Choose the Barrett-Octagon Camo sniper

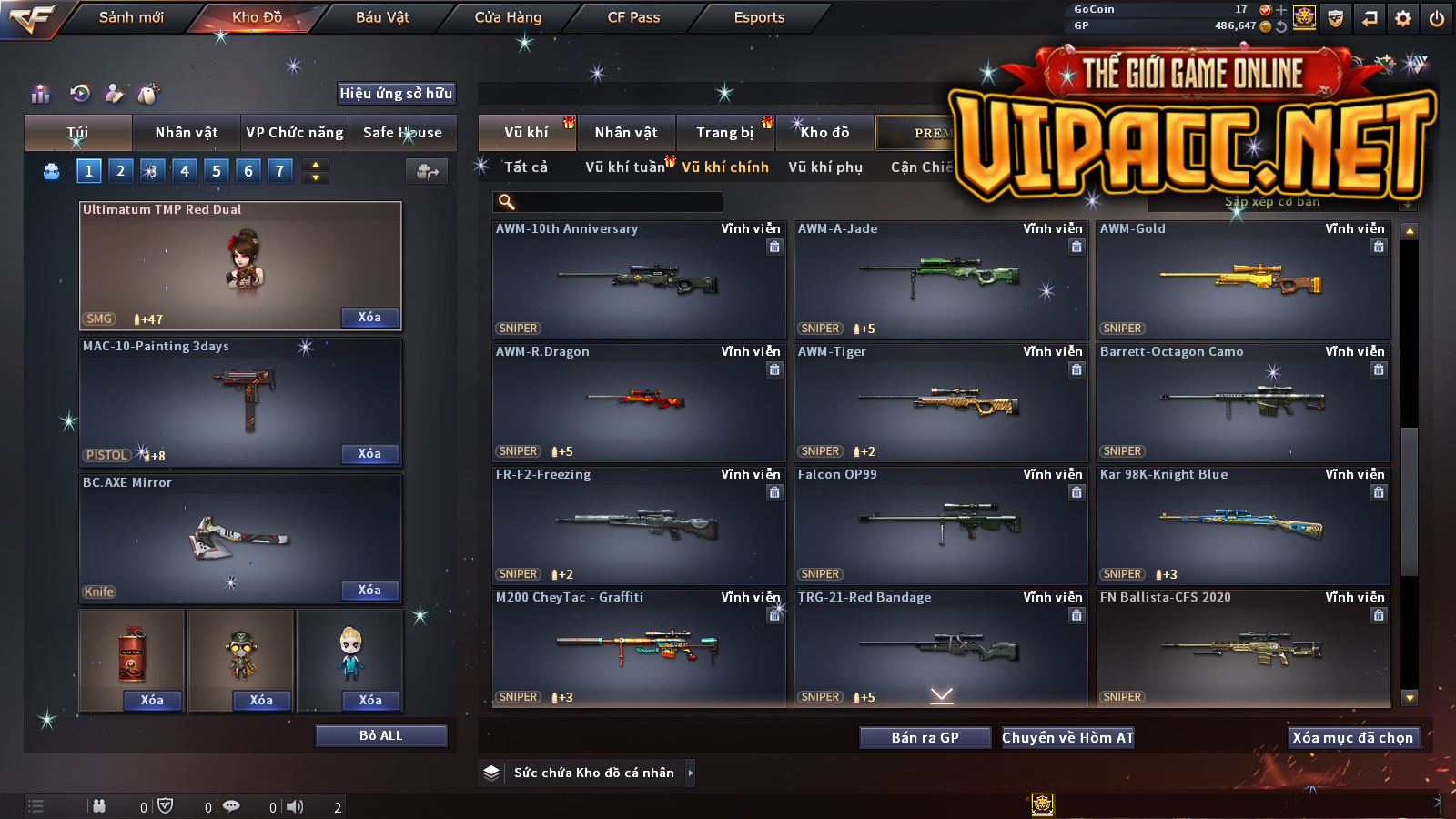click(x=1243, y=403)
